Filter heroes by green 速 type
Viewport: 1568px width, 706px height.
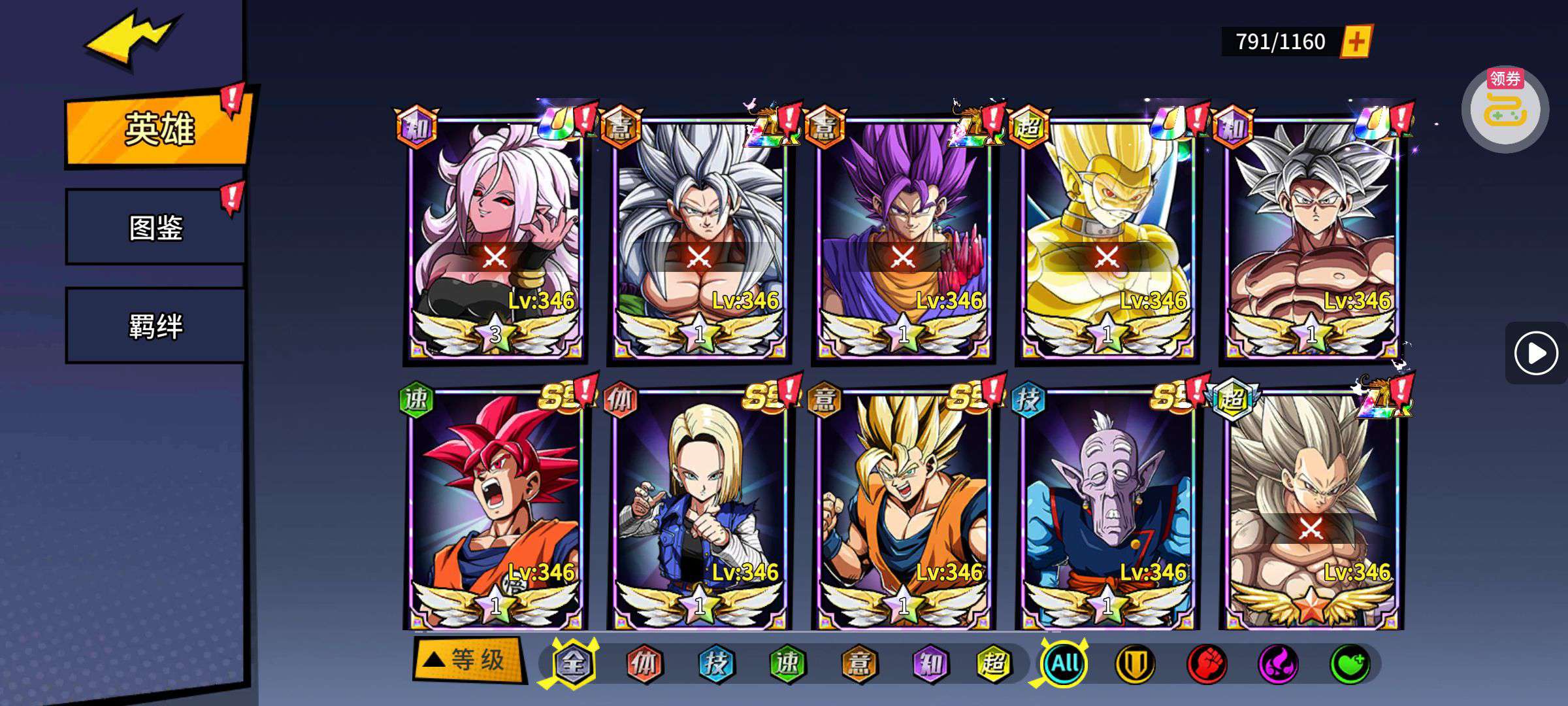click(x=787, y=664)
